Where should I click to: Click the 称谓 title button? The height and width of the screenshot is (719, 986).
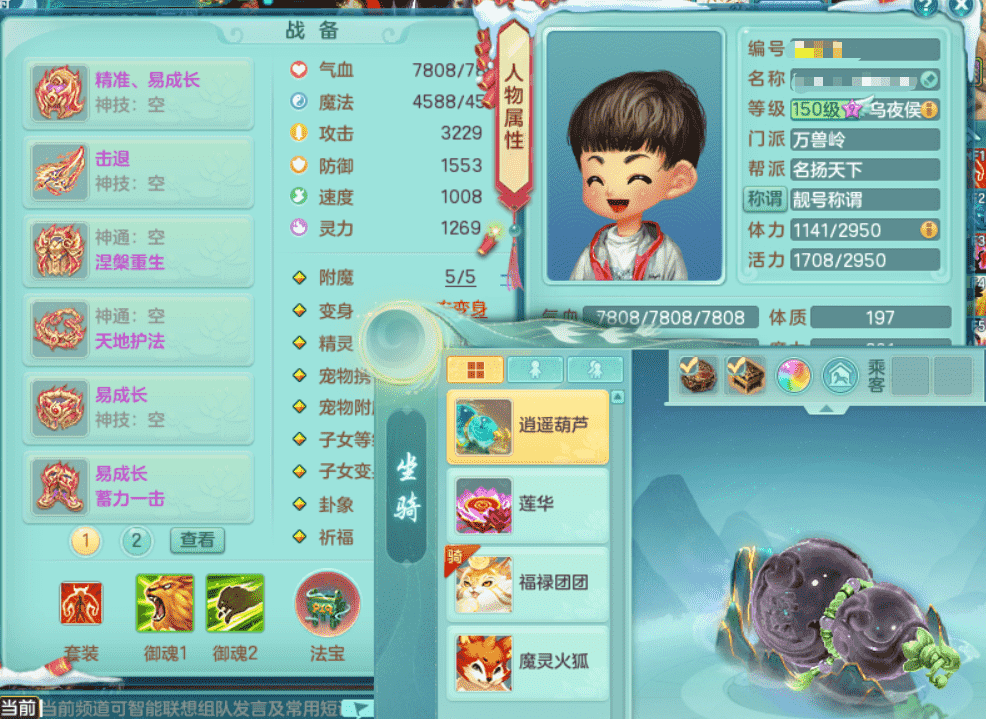(x=765, y=199)
